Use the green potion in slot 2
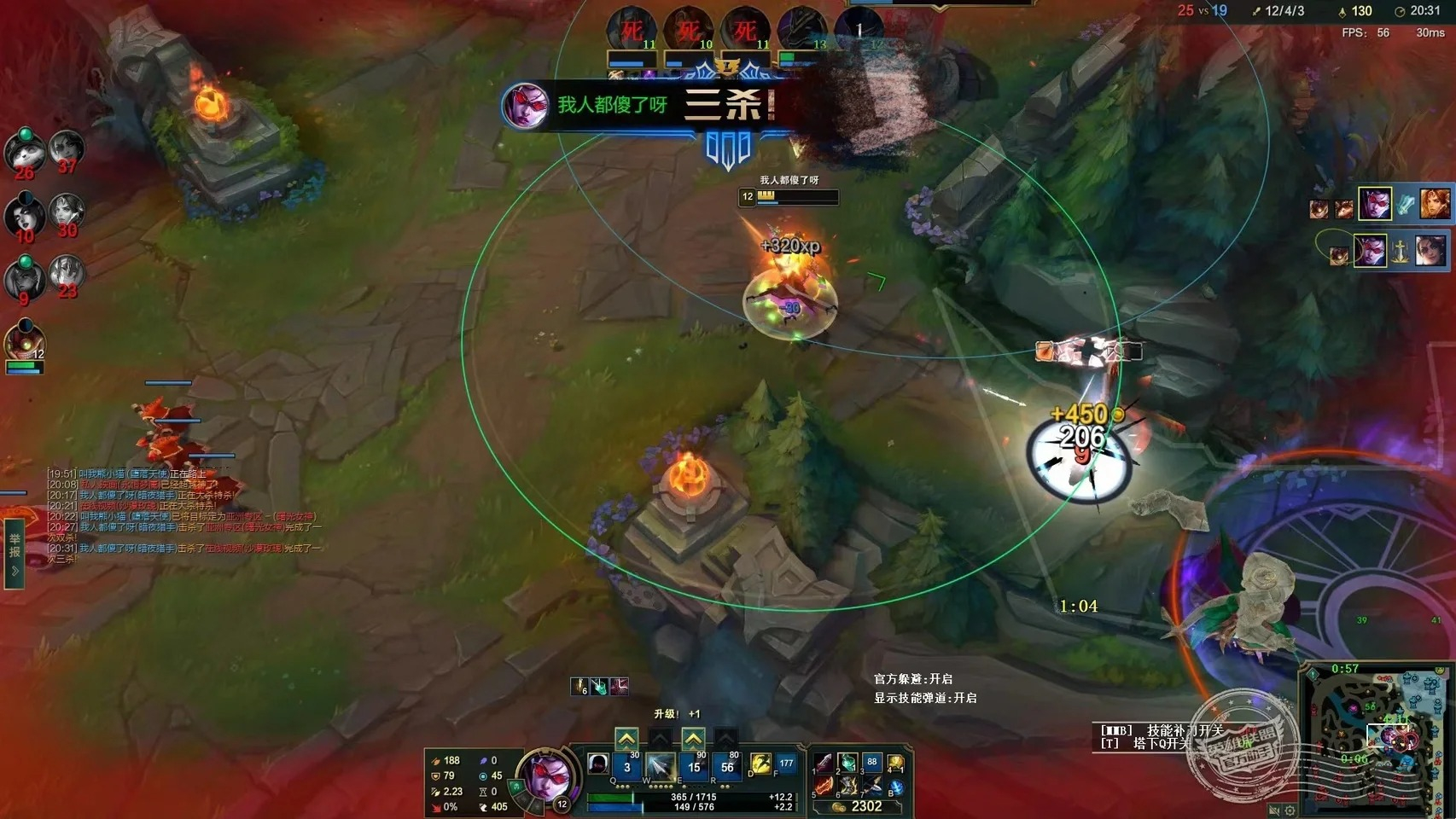 [x=847, y=763]
